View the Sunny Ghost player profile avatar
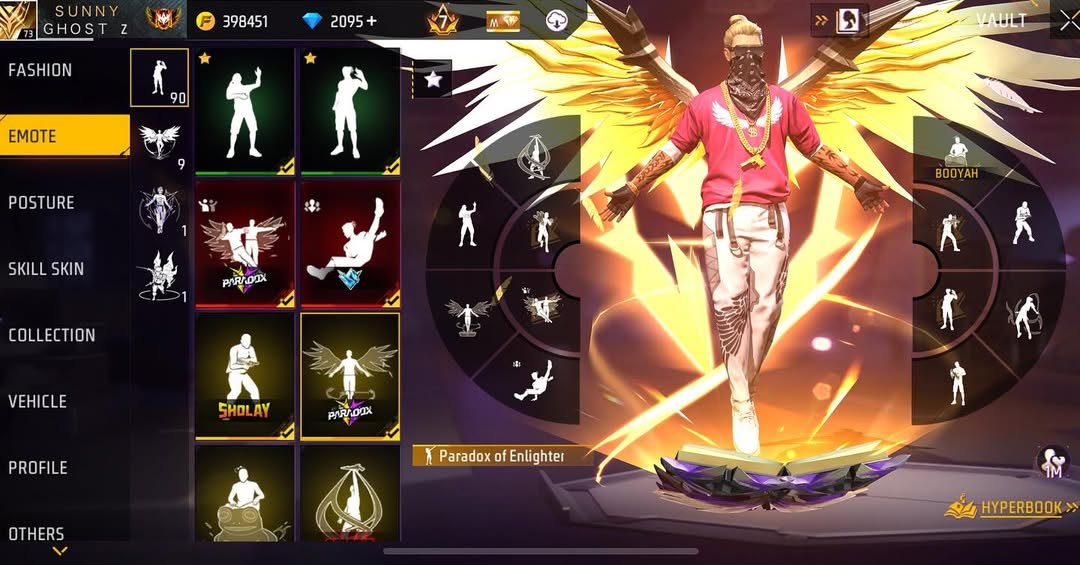Viewport: 1080px width, 565px height. point(19,19)
